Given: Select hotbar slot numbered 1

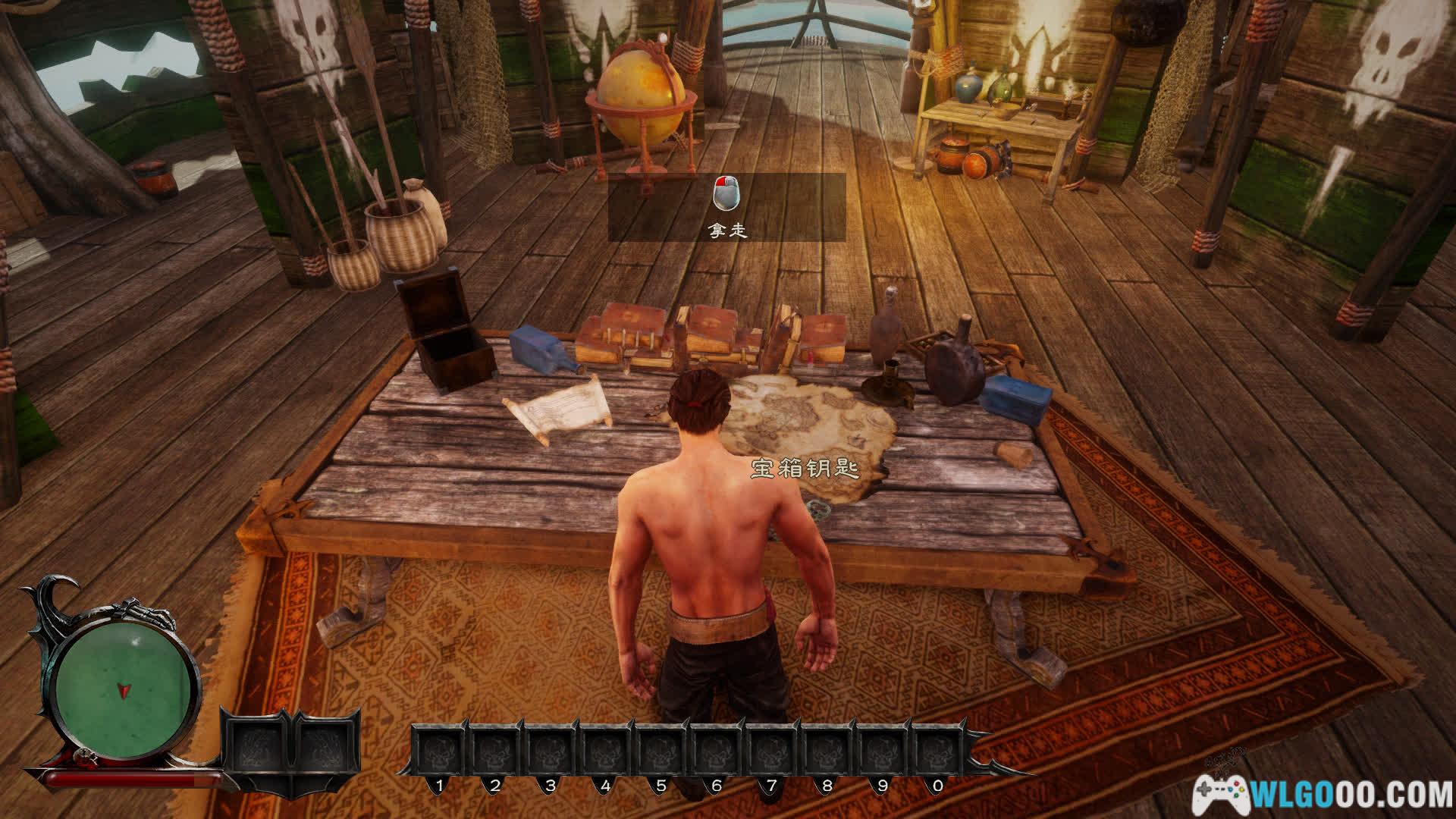Looking at the screenshot, I should pyautogui.click(x=440, y=752).
